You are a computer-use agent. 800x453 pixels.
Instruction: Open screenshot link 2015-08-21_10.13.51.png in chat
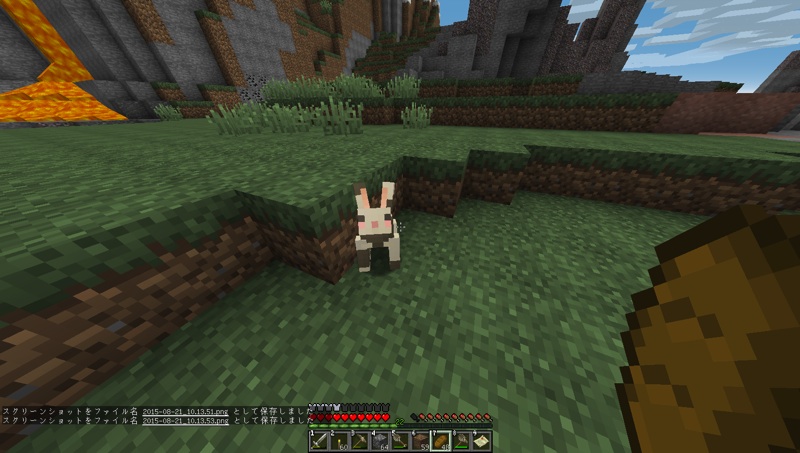coord(187,411)
